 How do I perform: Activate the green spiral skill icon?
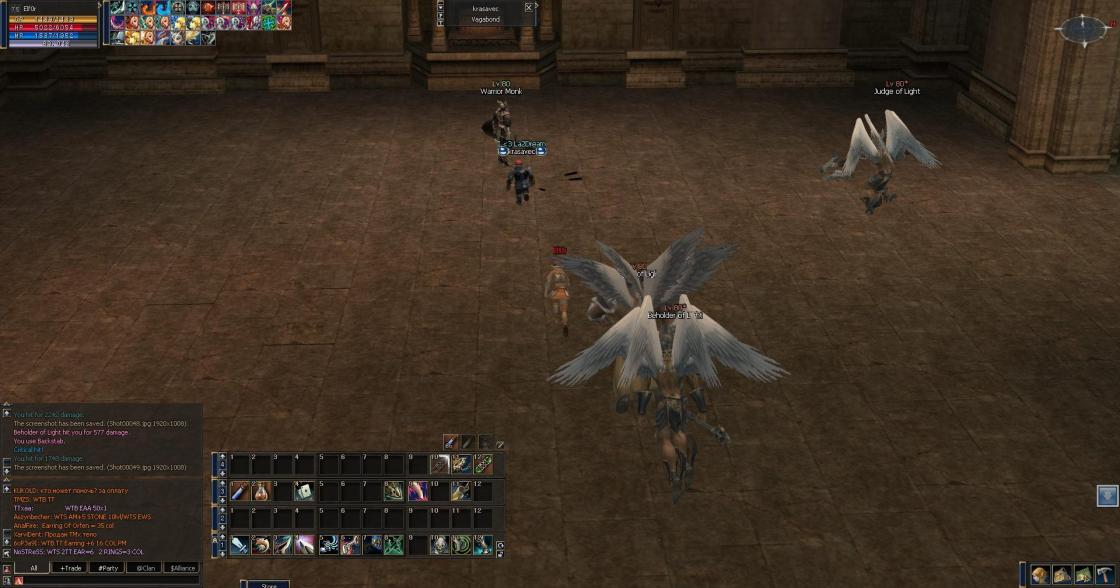[x=460, y=545]
